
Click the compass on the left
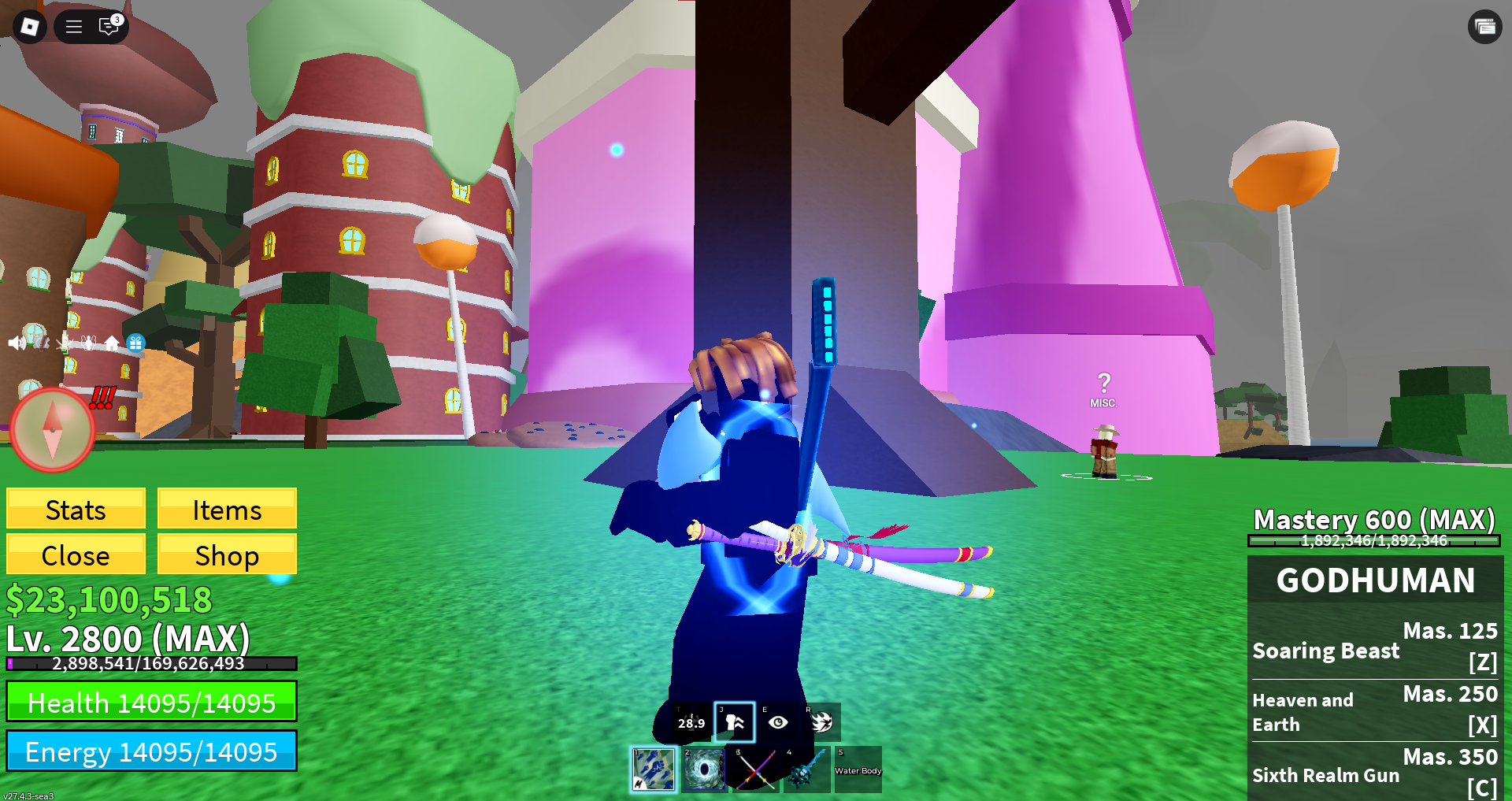coord(53,429)
